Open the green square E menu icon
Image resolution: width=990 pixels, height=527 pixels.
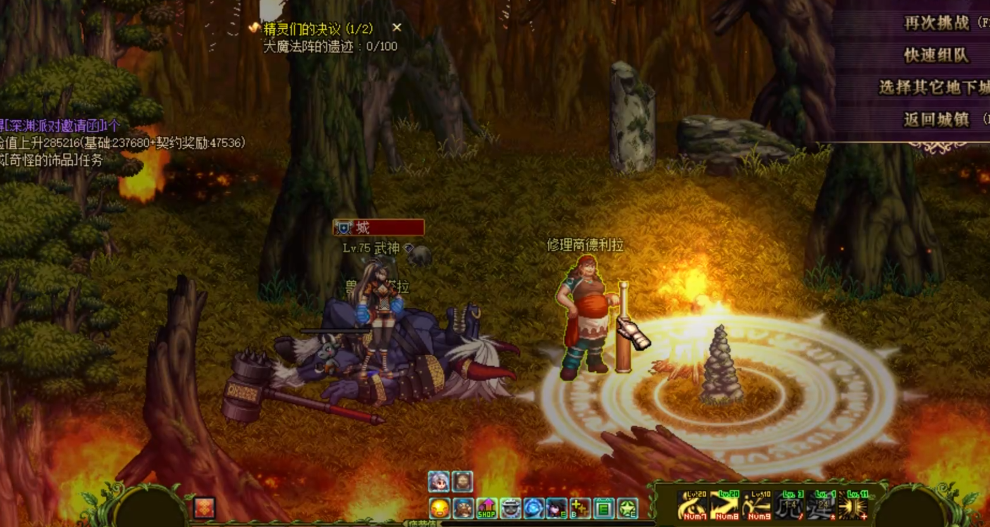tap(604, 508)
